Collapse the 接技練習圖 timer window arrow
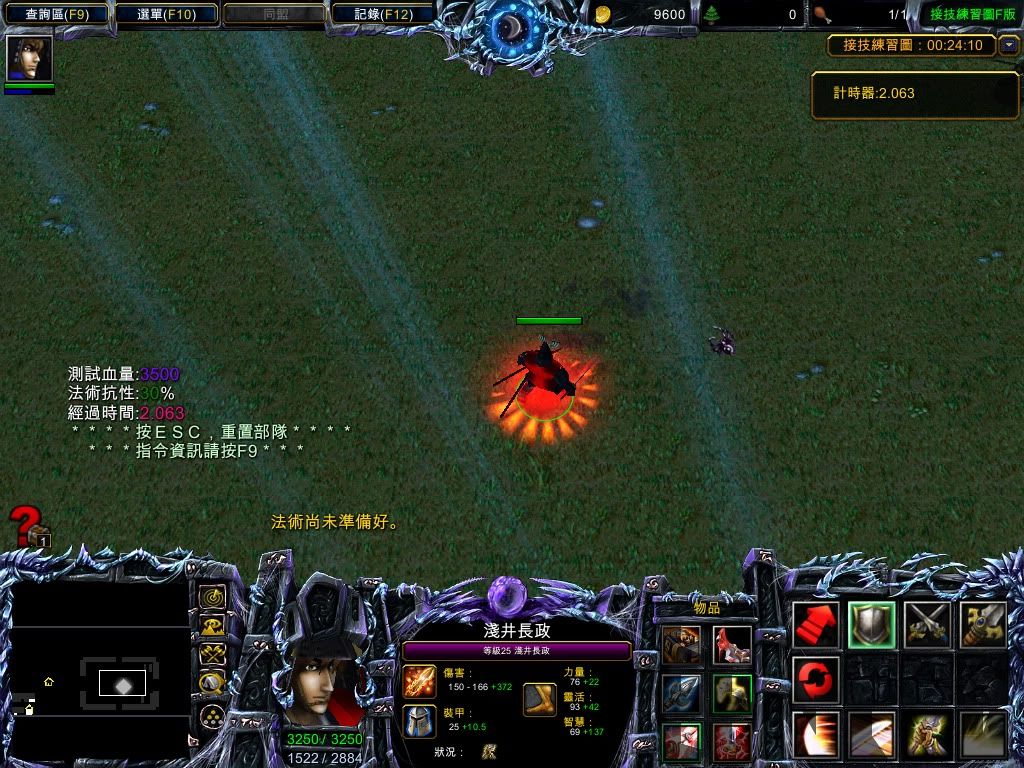Viewport: 1024px width, 768px height. [1009, 45]
